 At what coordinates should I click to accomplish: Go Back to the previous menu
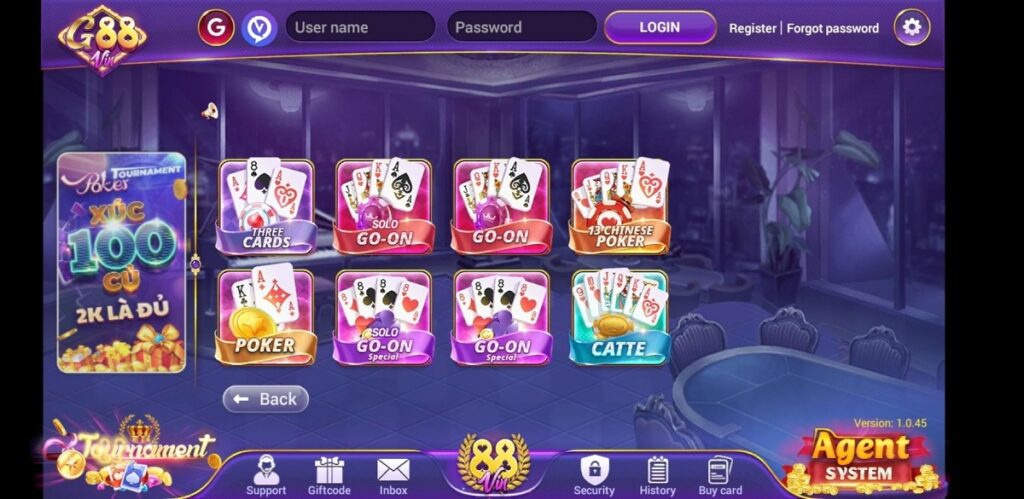266,399
